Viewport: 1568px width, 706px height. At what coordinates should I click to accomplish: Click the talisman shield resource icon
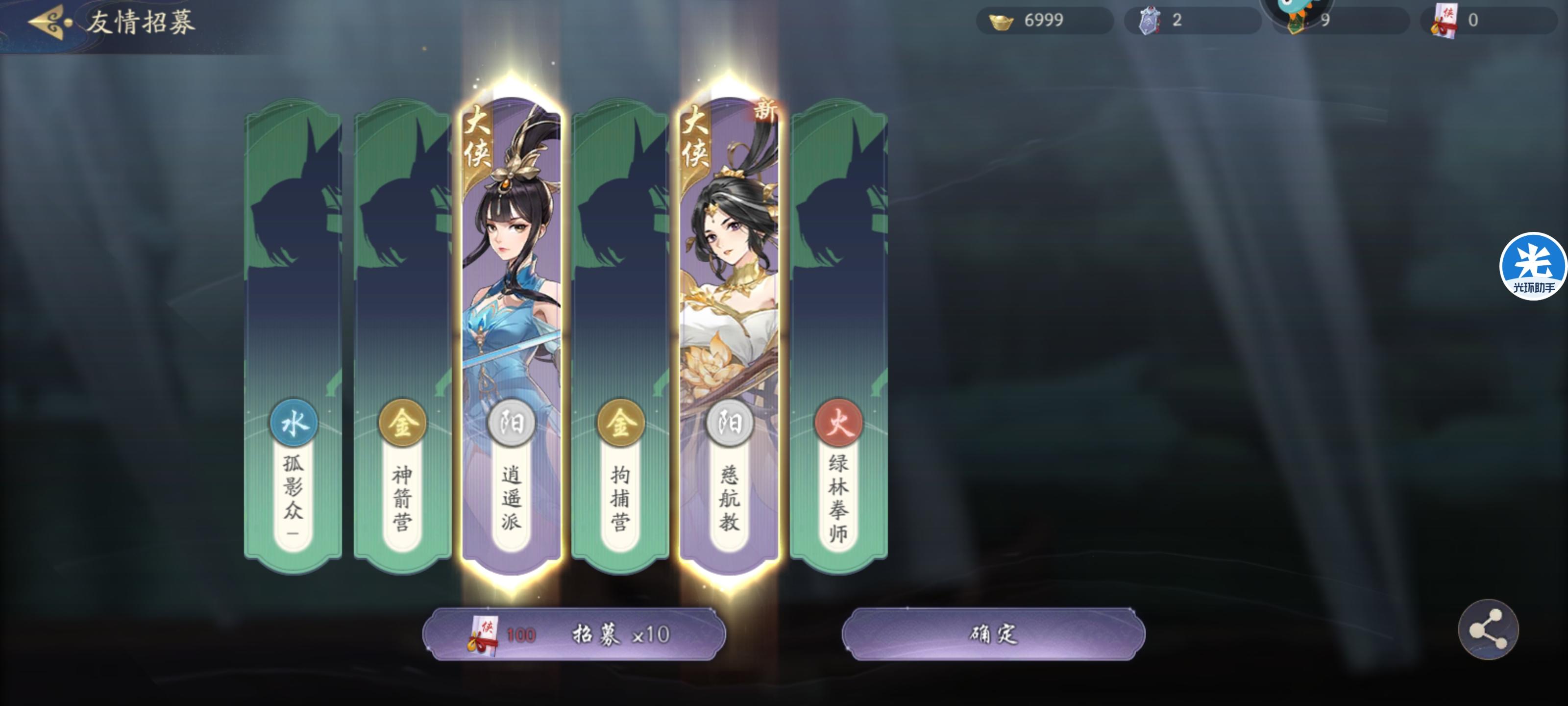click(x=1150, y=20)
